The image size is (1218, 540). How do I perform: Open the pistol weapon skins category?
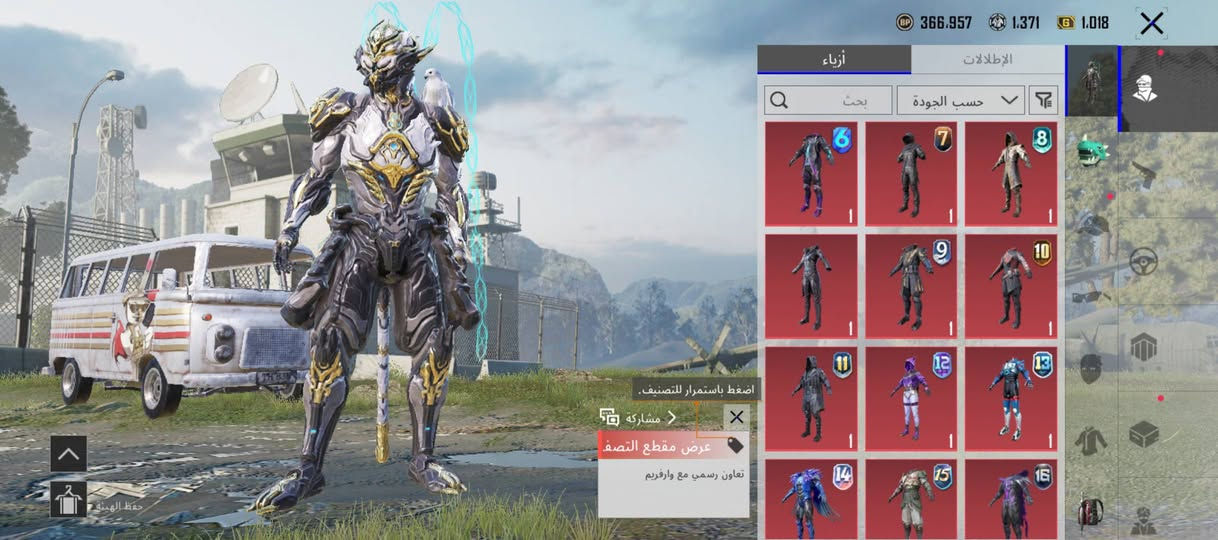(1143, 176)
